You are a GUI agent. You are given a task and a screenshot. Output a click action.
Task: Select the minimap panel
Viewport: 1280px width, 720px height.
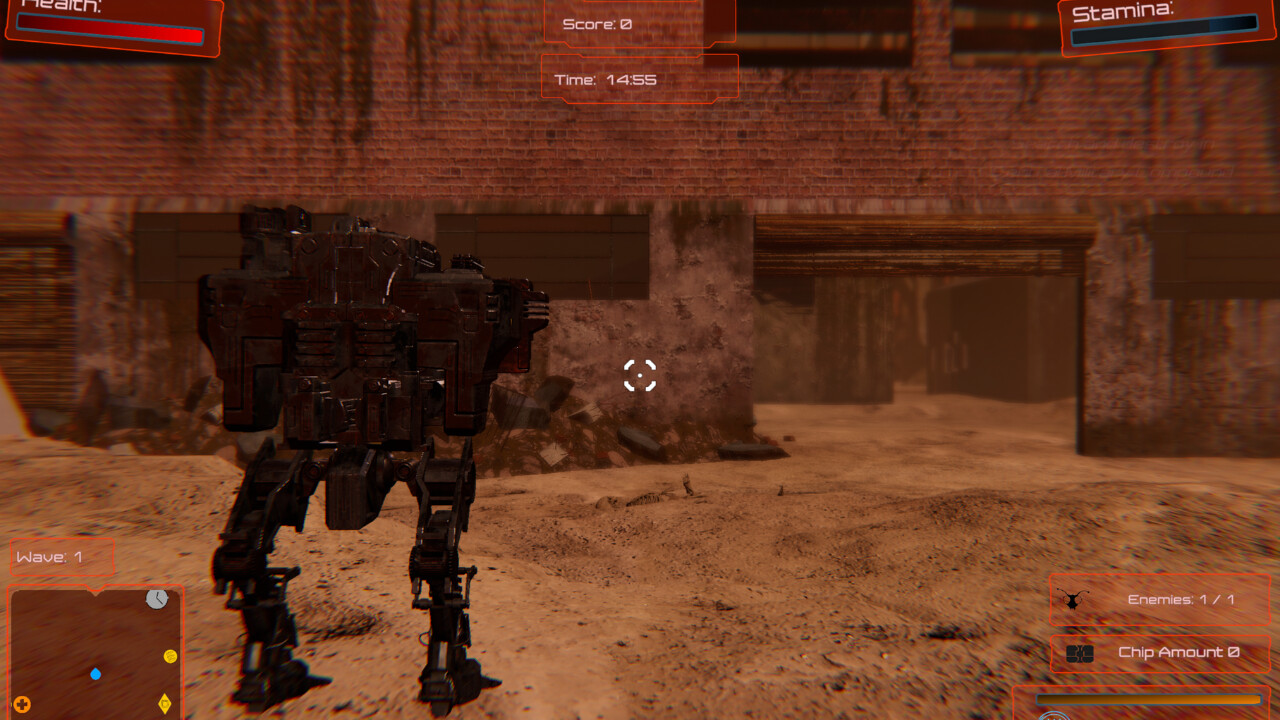point(95,650)
